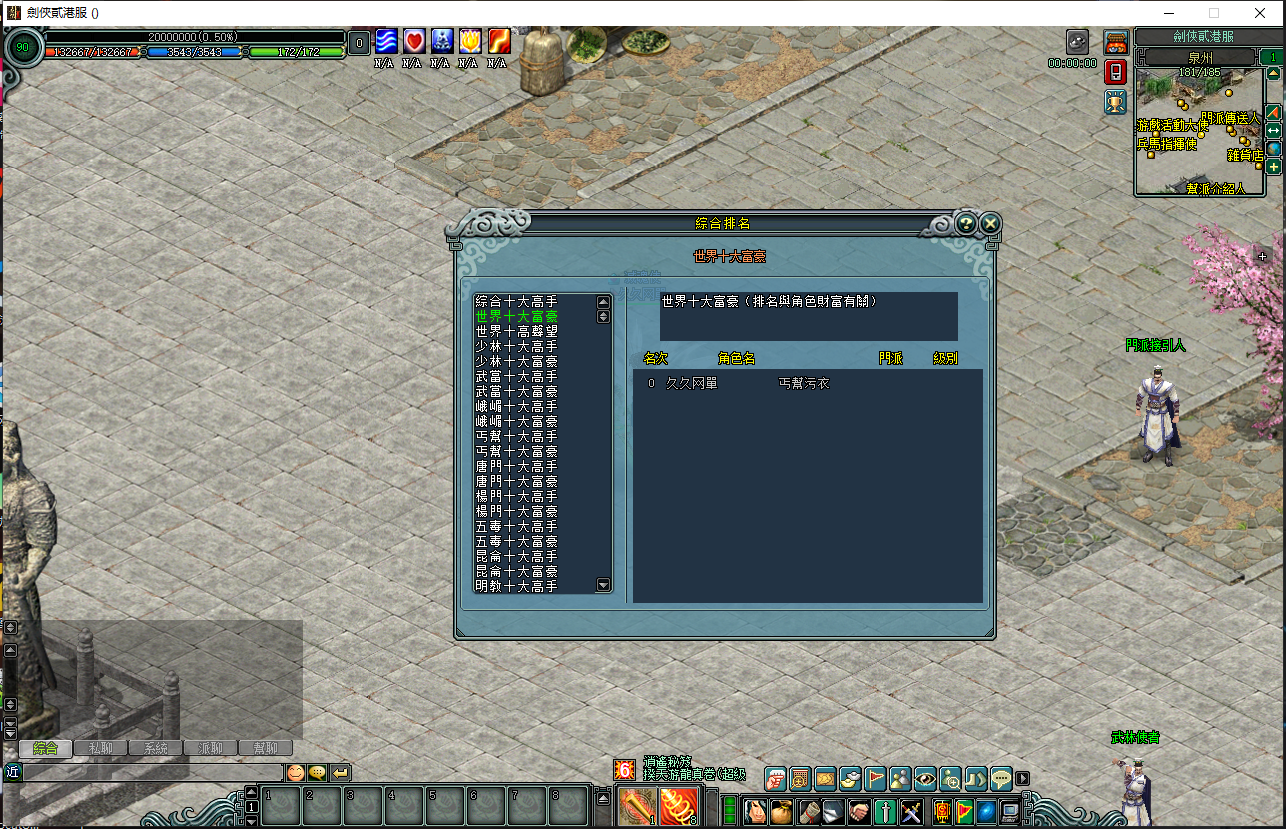The width and height of the screenshot is (1286, 829).
Task: Close the game window
Action: (x=1259, y=13)
